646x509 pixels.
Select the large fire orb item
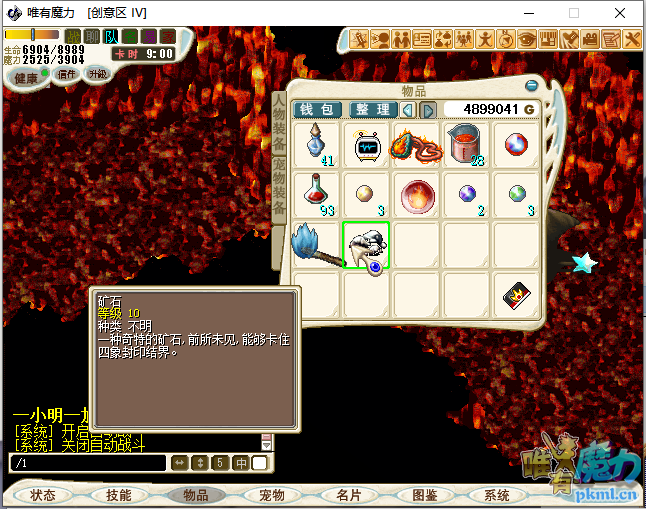(418, 196)
